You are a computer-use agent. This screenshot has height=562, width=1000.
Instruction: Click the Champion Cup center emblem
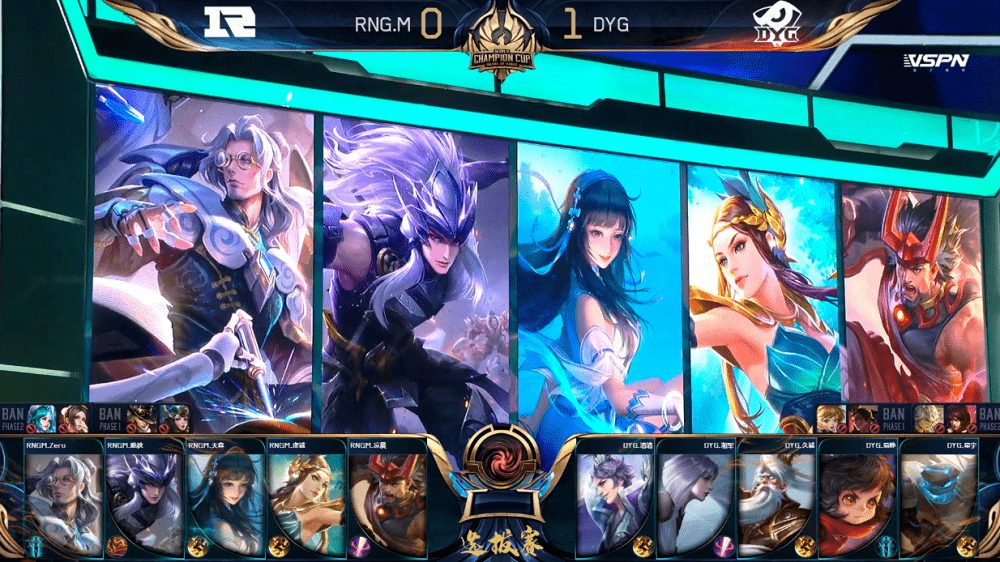point(500,42)
